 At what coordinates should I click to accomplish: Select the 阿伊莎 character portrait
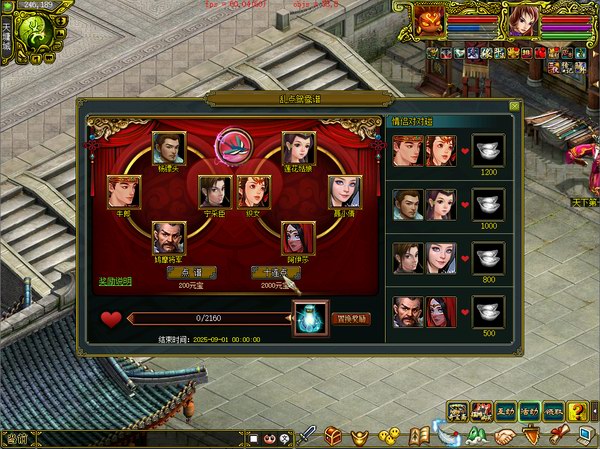point(298,238)
